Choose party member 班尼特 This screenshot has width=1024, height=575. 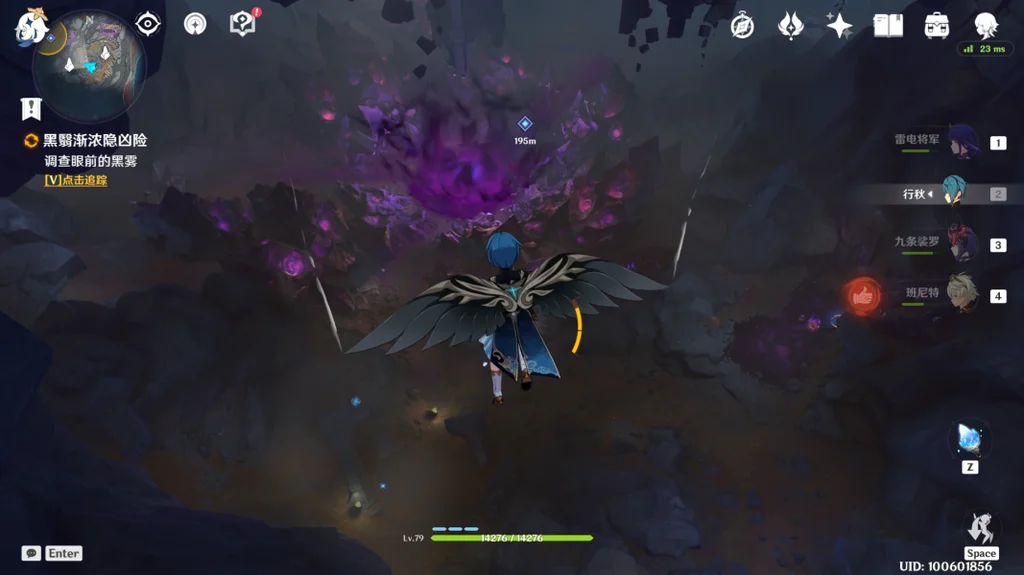[x=961, y=295]
